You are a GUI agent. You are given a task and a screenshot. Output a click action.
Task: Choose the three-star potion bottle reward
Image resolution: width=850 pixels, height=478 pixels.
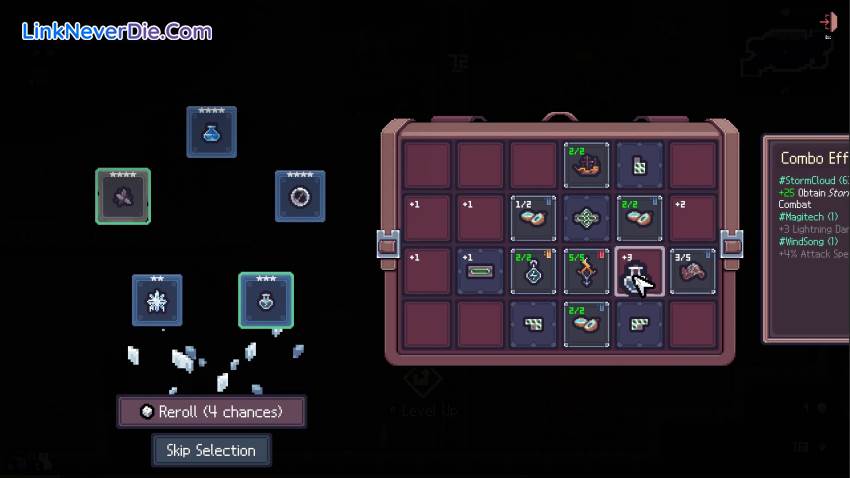tap(266, 300)
